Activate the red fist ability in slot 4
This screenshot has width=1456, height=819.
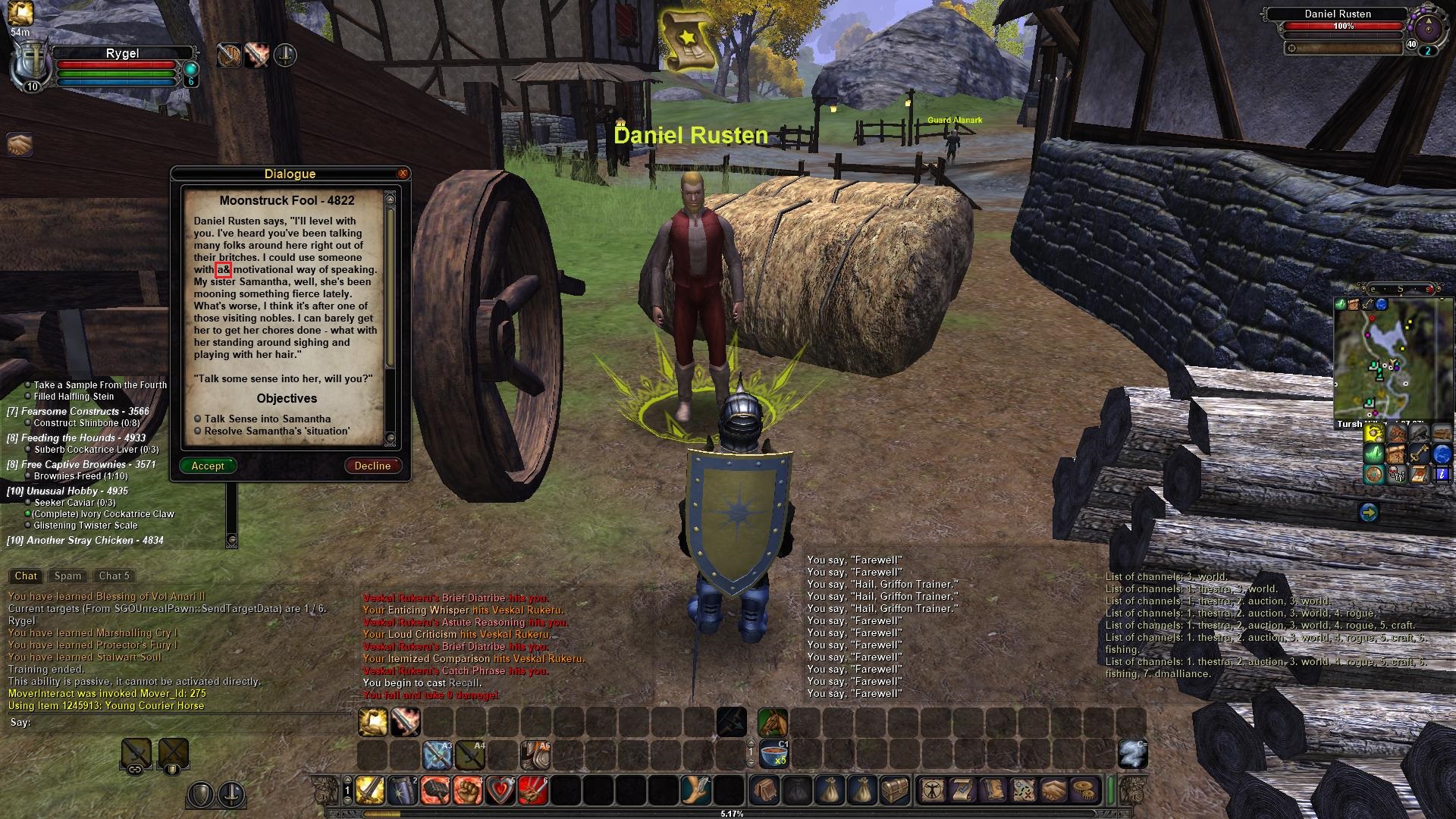[467, 791]
